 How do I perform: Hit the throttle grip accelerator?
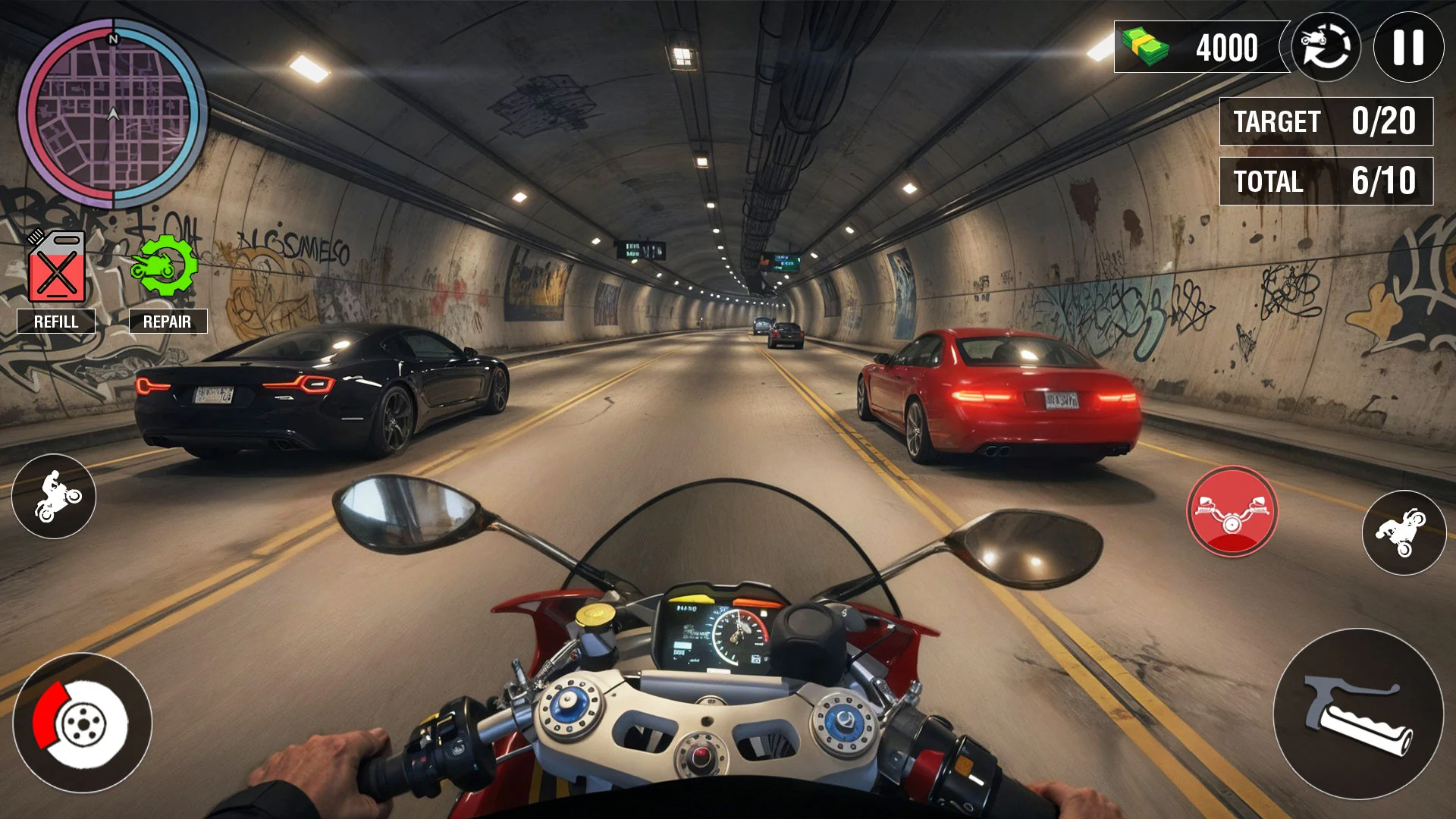point(1358,714)
